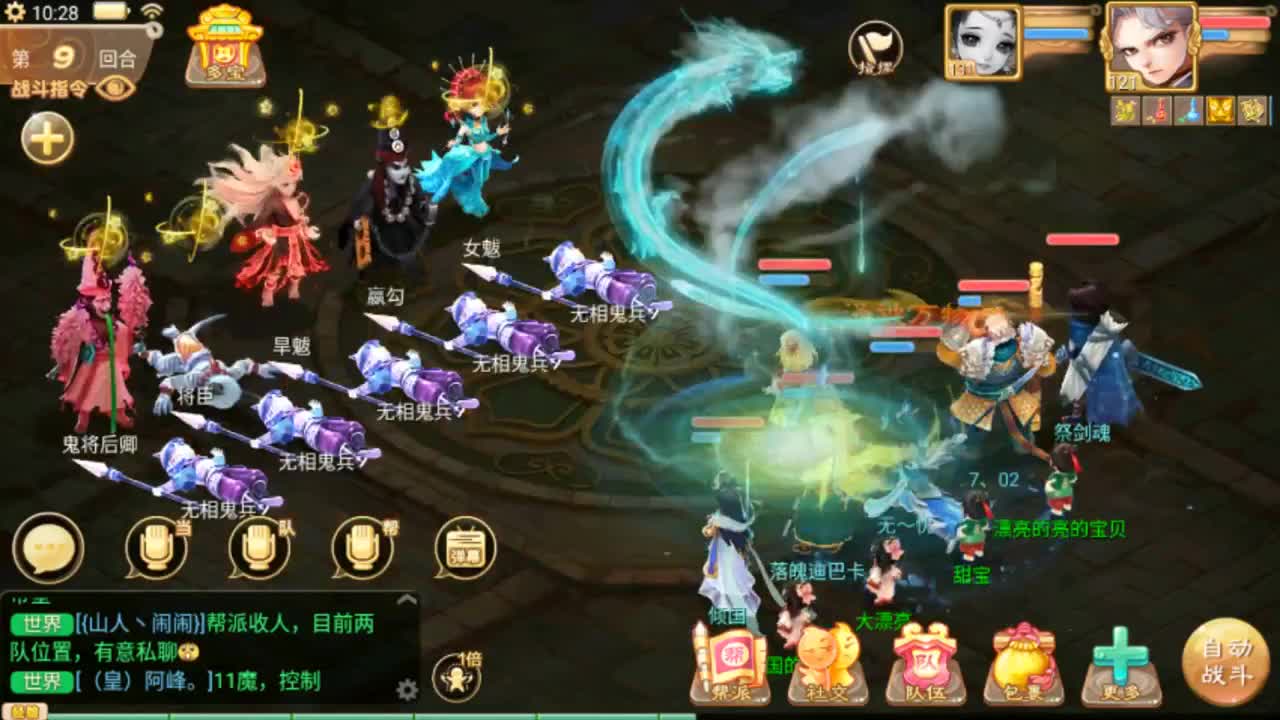
Task: Collapse the chat panel with its chevron
Action: click(406, 597)
